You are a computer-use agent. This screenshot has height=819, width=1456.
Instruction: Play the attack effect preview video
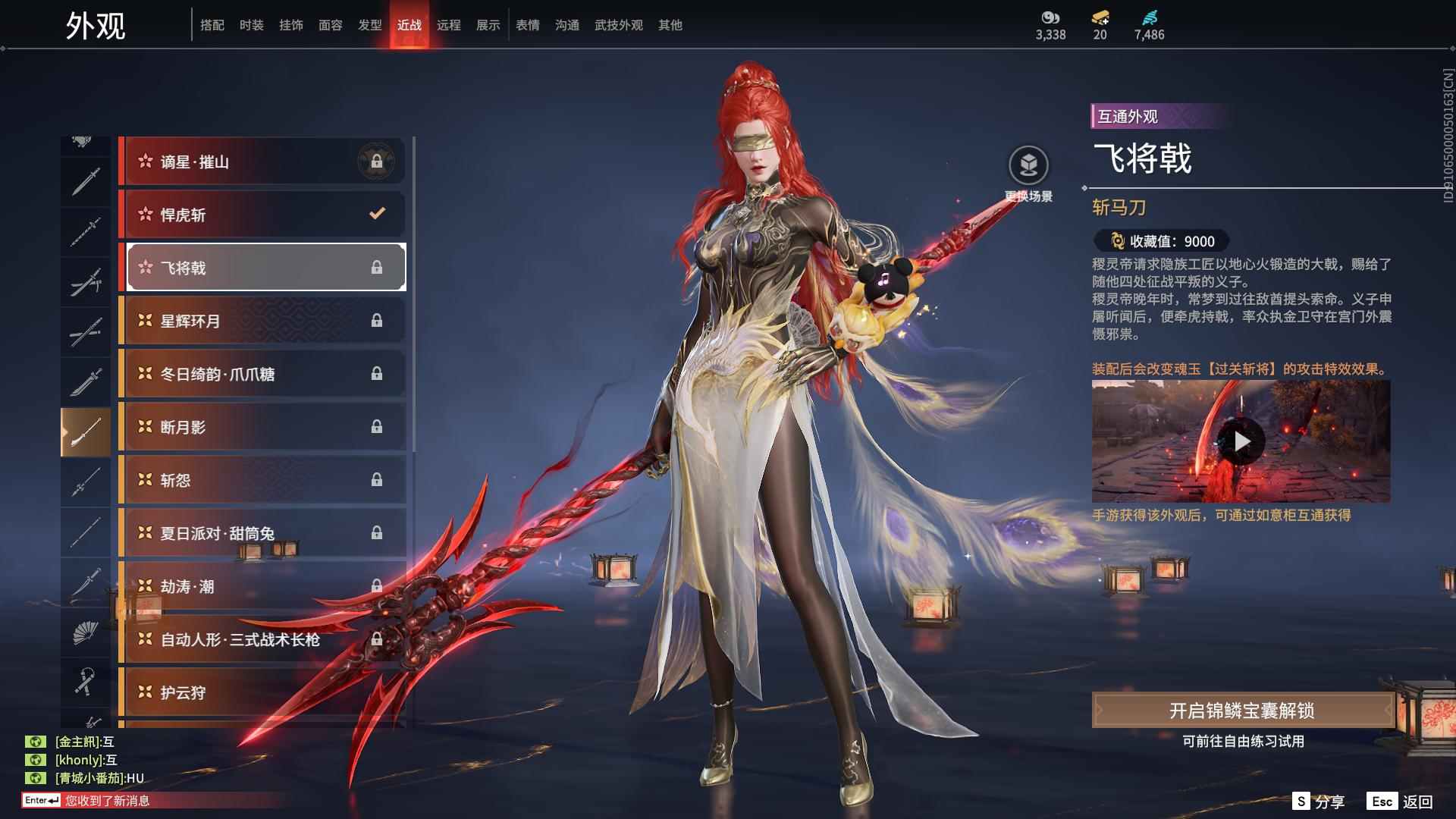(1241, 441)
